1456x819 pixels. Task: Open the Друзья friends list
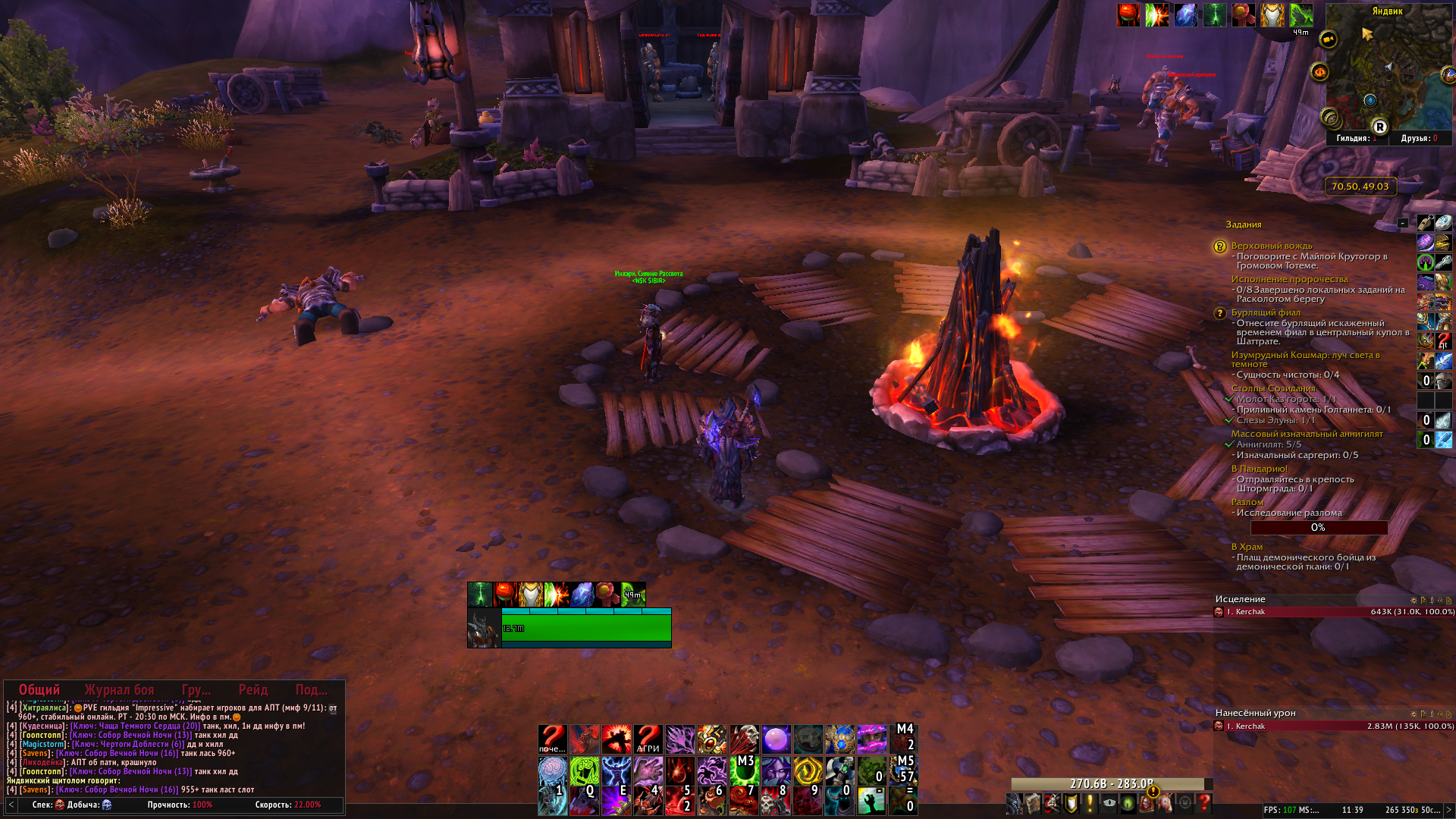[1419, 138]
